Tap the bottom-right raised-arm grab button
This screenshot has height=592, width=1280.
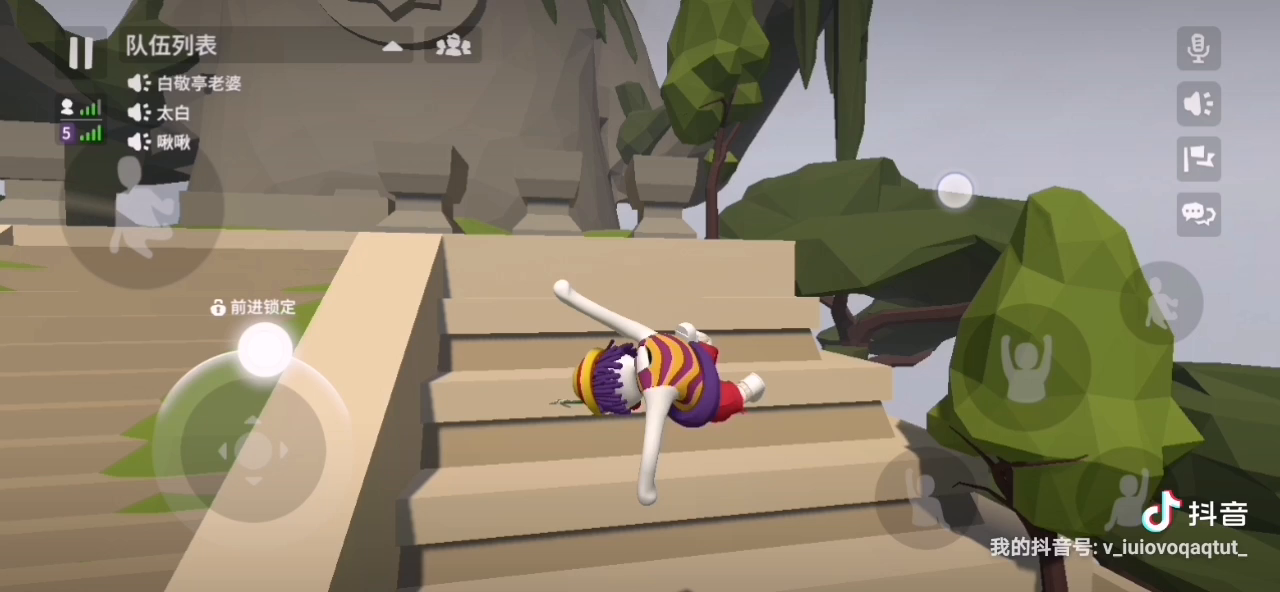point(1128,496)
